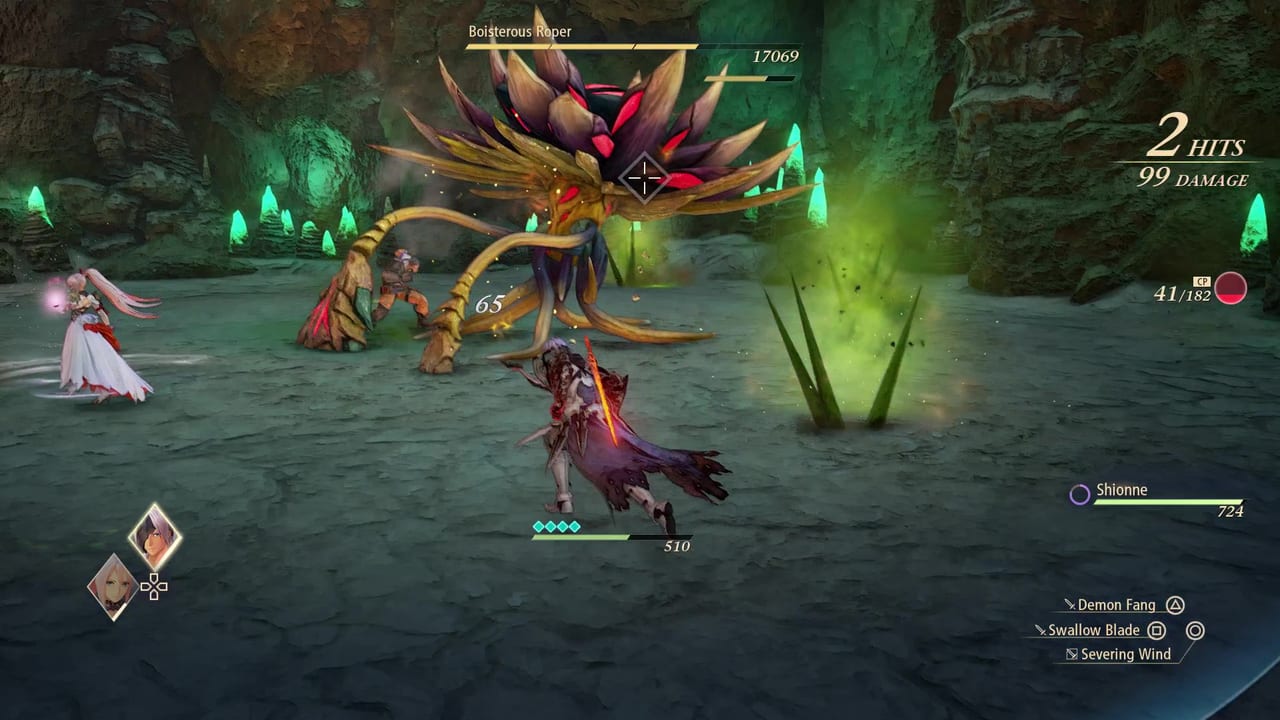Select the pink-haired character boost portrait

(x=113, y=586)
